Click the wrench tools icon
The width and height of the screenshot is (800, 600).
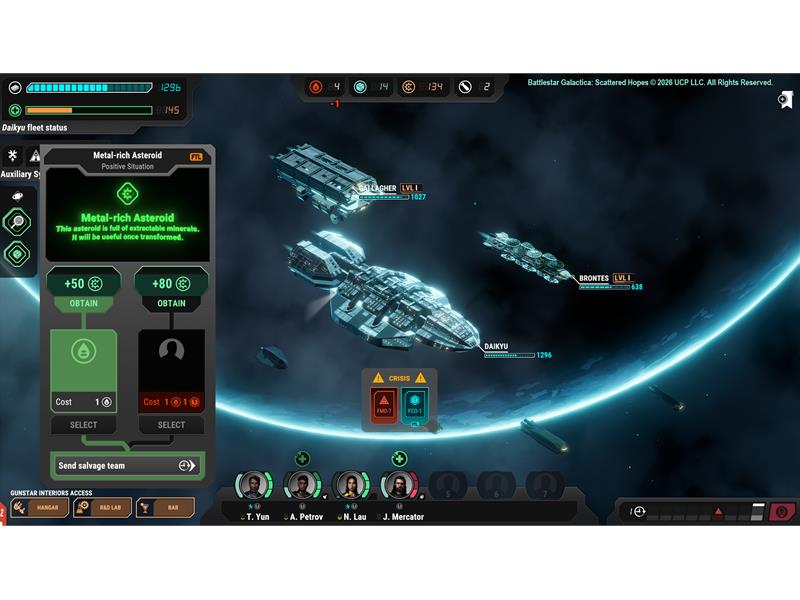(13, 156)
